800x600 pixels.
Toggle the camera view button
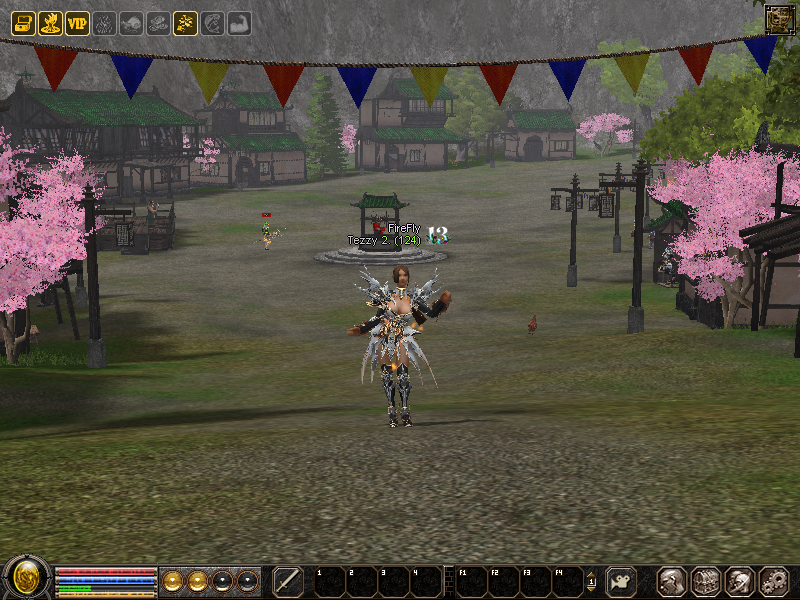click(x=622, y=581)
